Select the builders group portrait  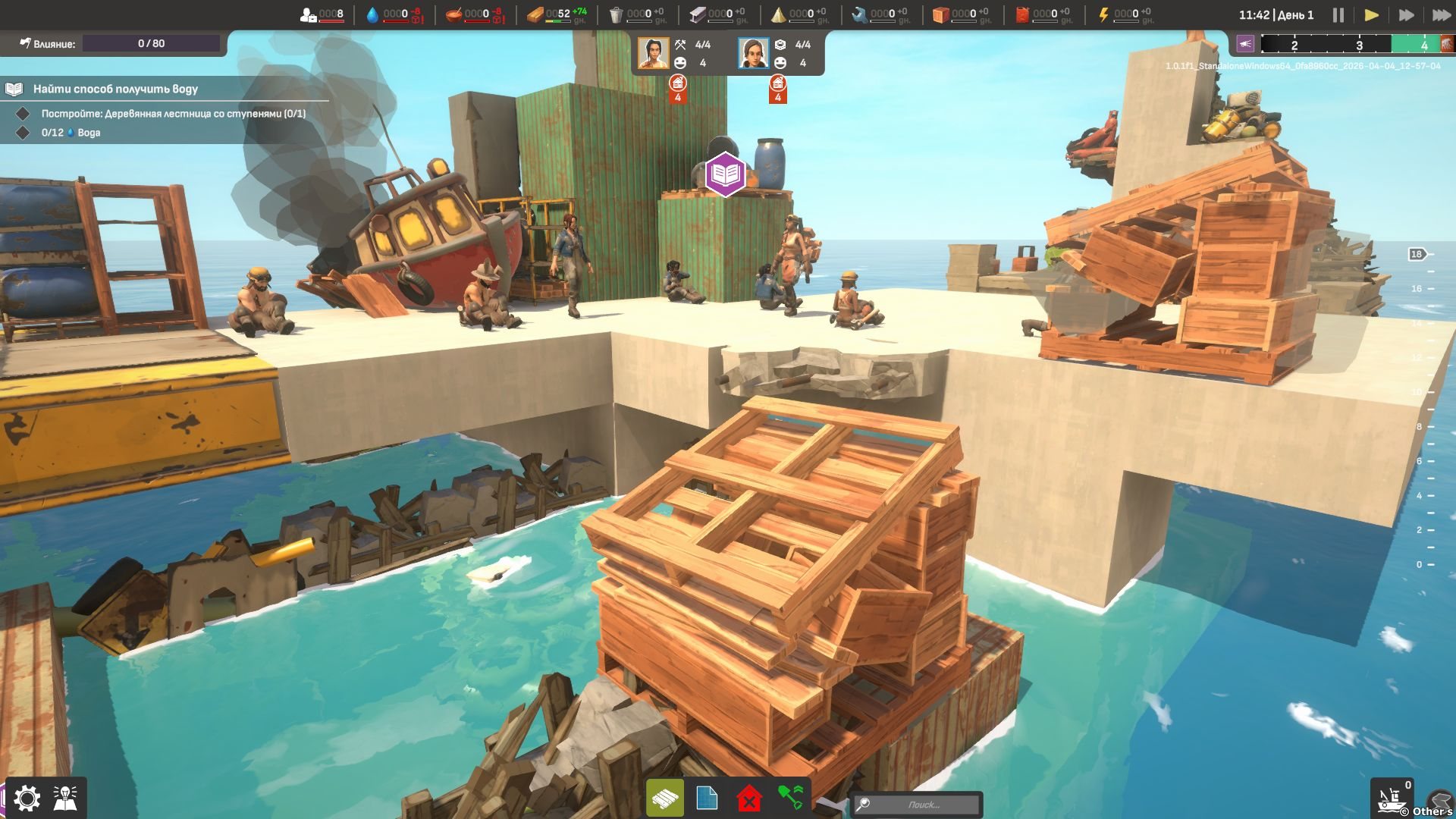(653, 53)
